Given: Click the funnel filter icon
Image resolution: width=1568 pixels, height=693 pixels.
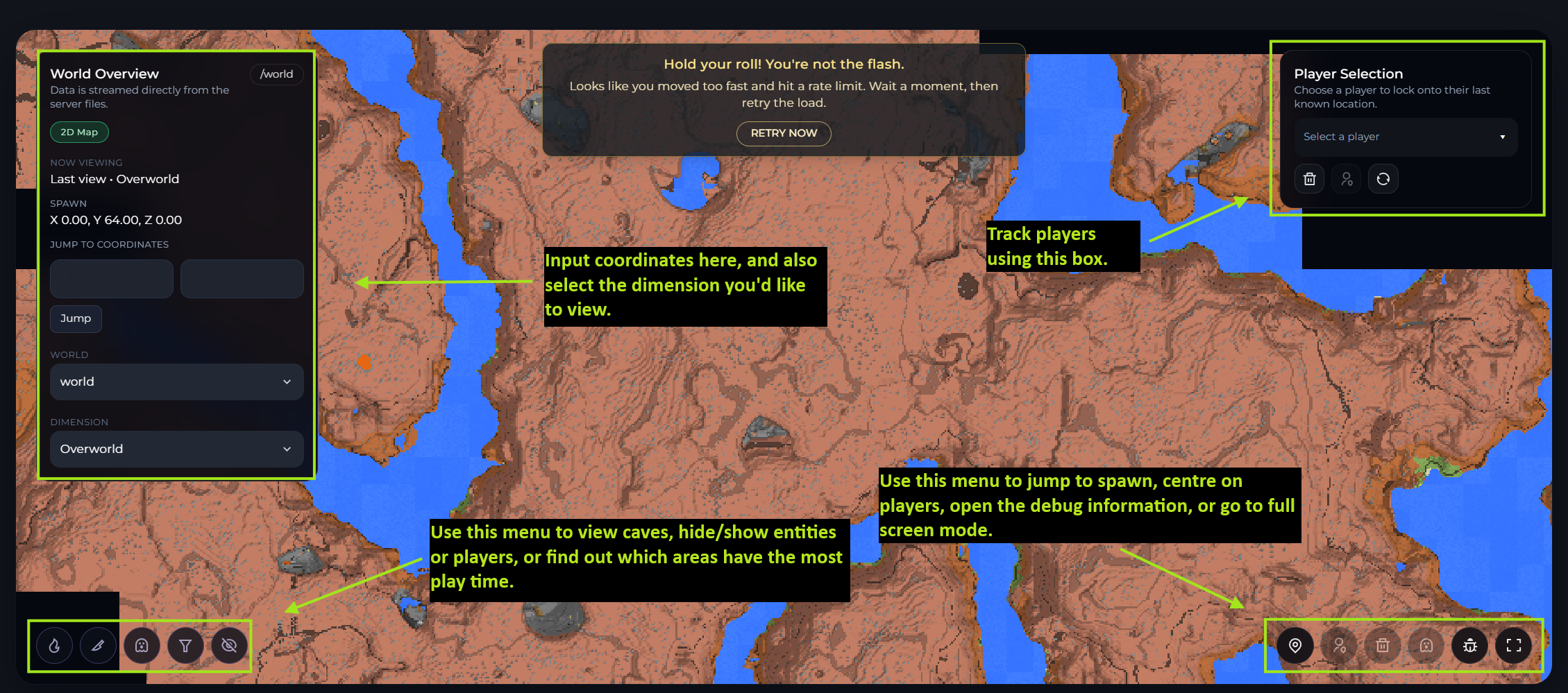Looking at the screenshot, I should click(185, 646).
